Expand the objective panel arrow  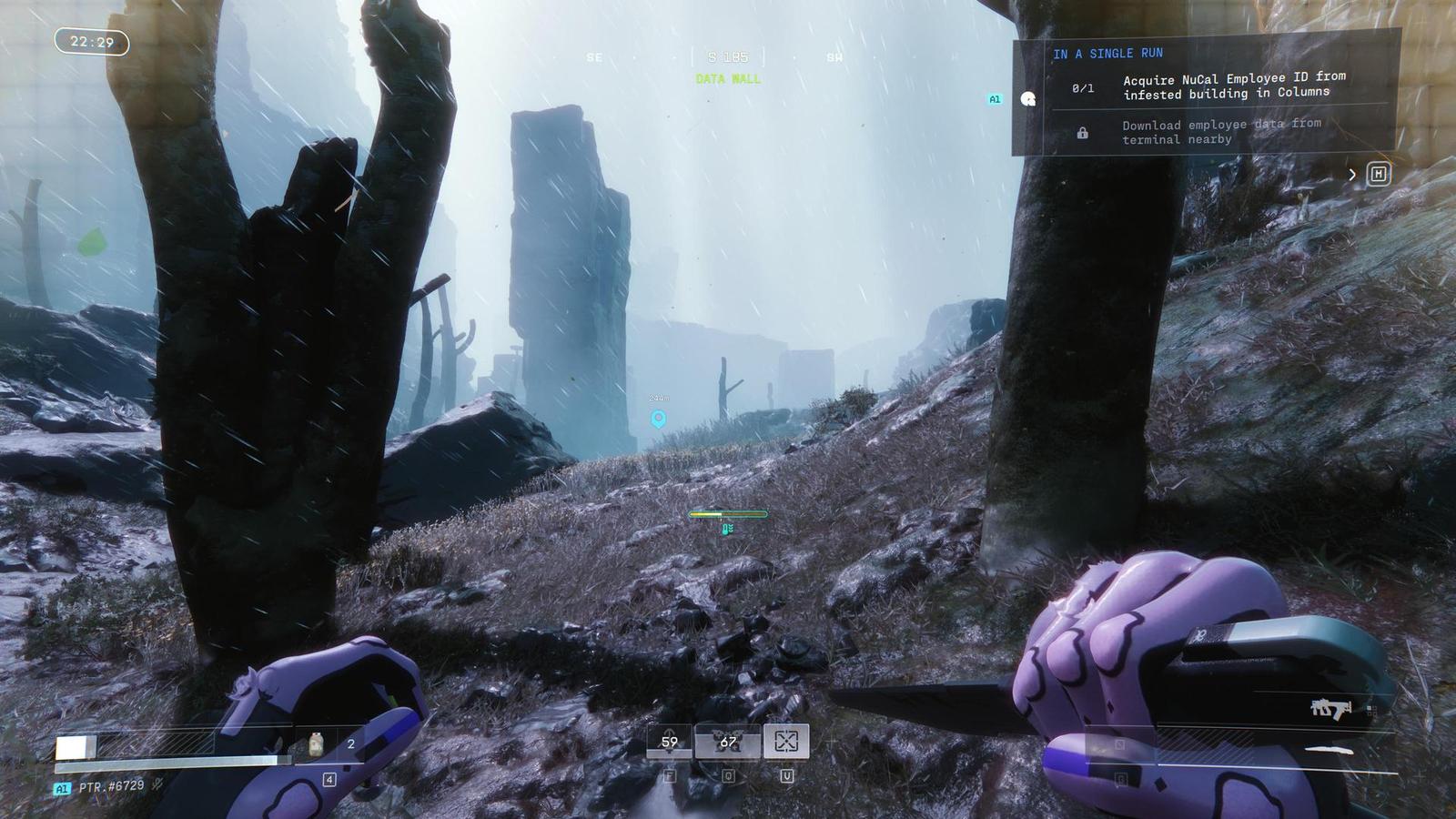1352,174
